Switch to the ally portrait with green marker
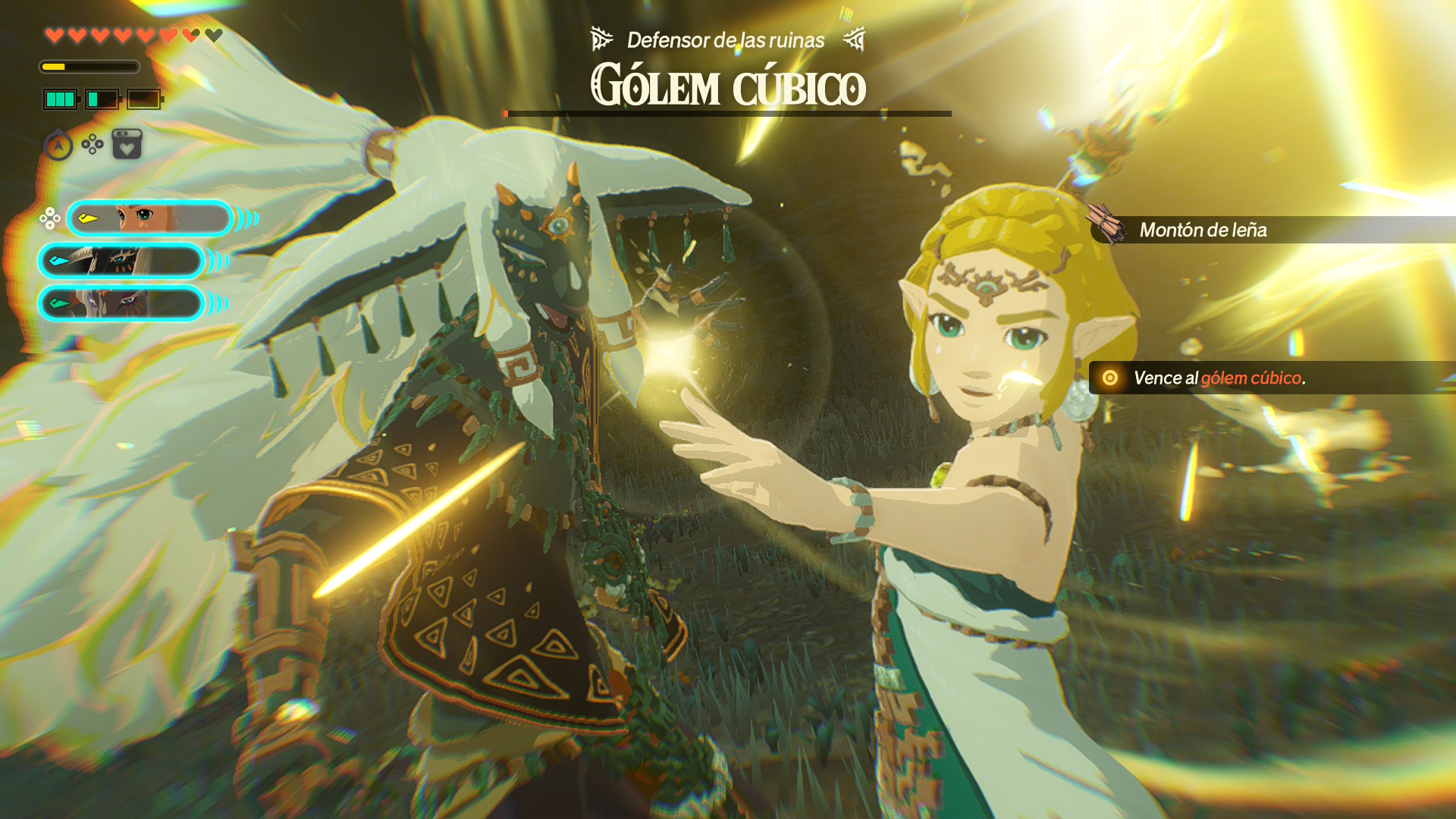The height and width of the screenshot is (819, 1456). click(121, 303)
